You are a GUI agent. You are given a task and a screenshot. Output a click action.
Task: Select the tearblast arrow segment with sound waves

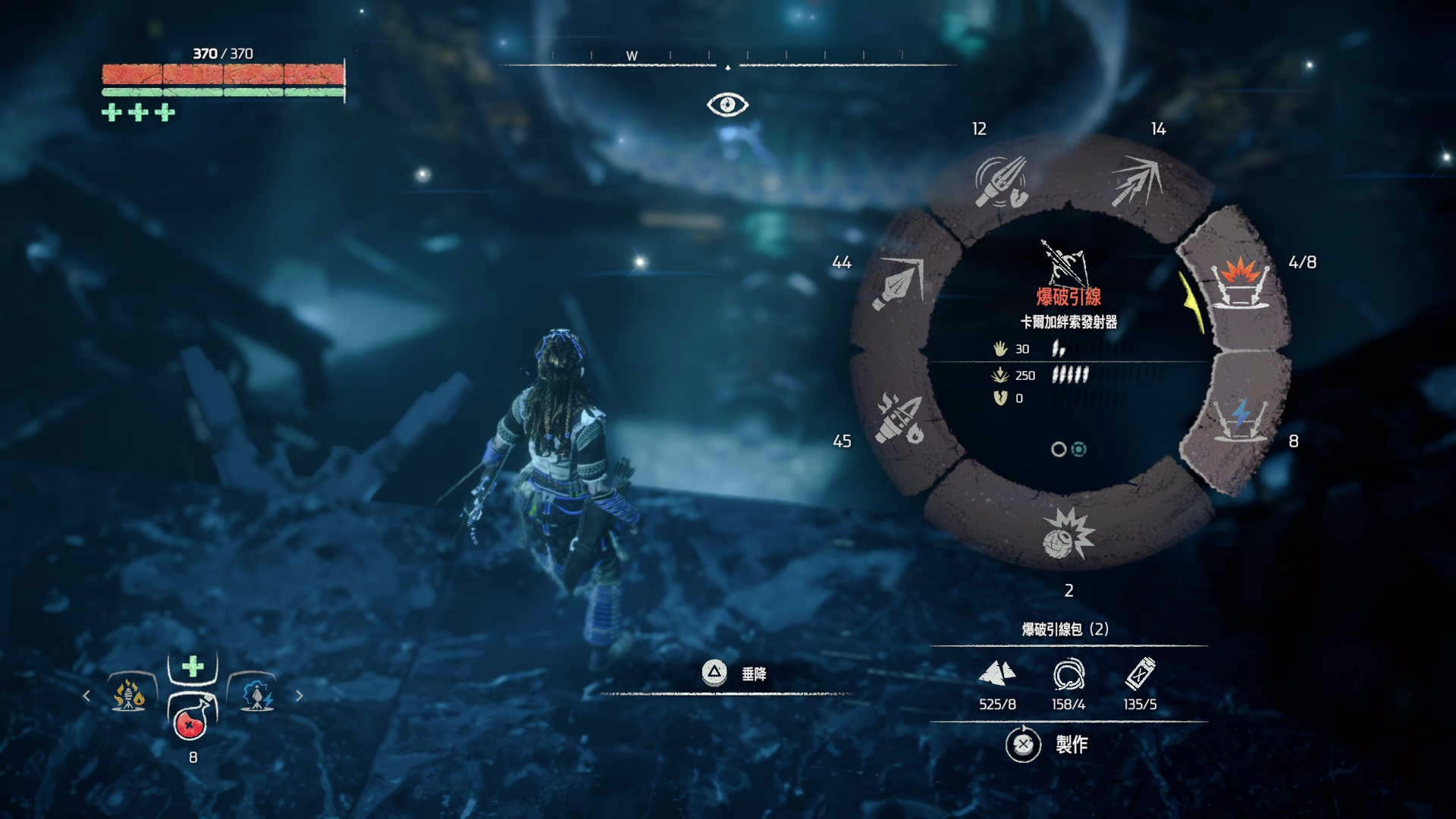1000,182
